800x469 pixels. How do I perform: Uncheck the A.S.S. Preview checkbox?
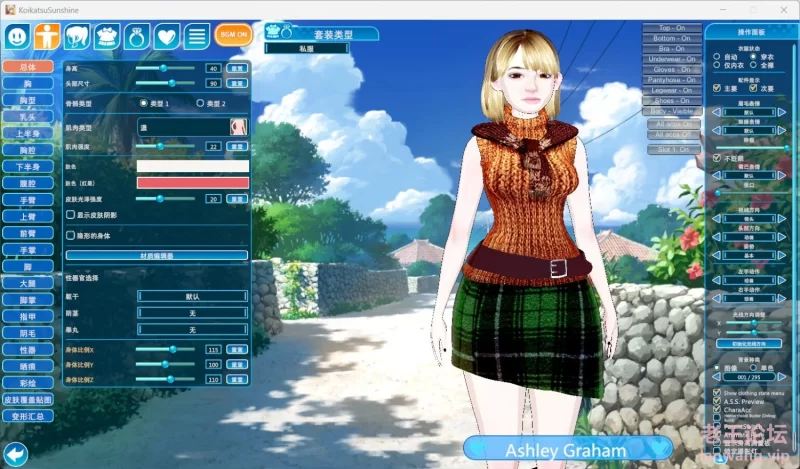click(717, 400)
